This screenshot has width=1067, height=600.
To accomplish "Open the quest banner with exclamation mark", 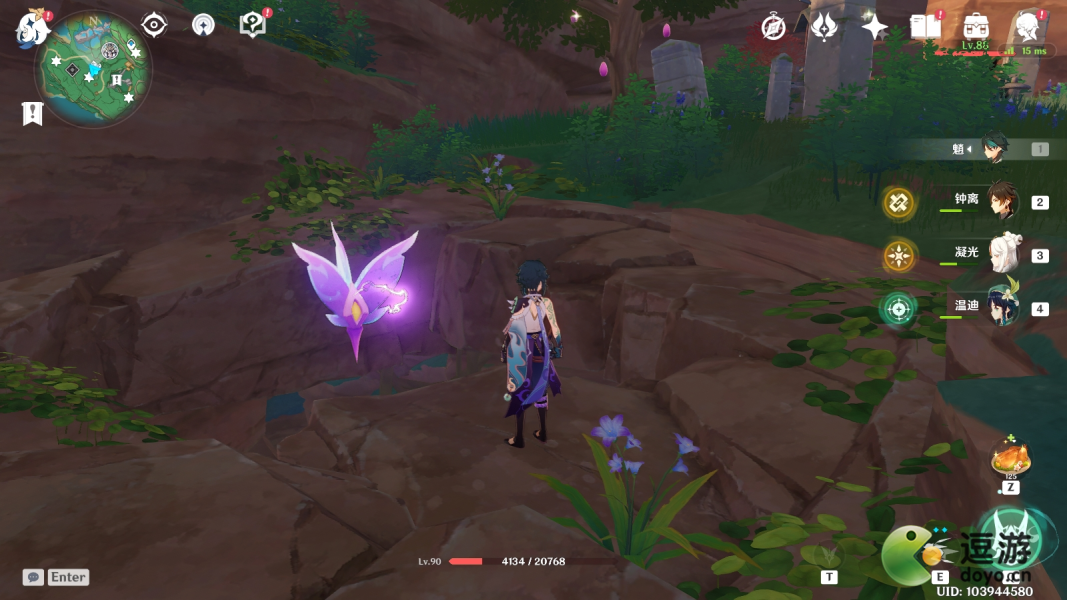I will coord(32,114).
